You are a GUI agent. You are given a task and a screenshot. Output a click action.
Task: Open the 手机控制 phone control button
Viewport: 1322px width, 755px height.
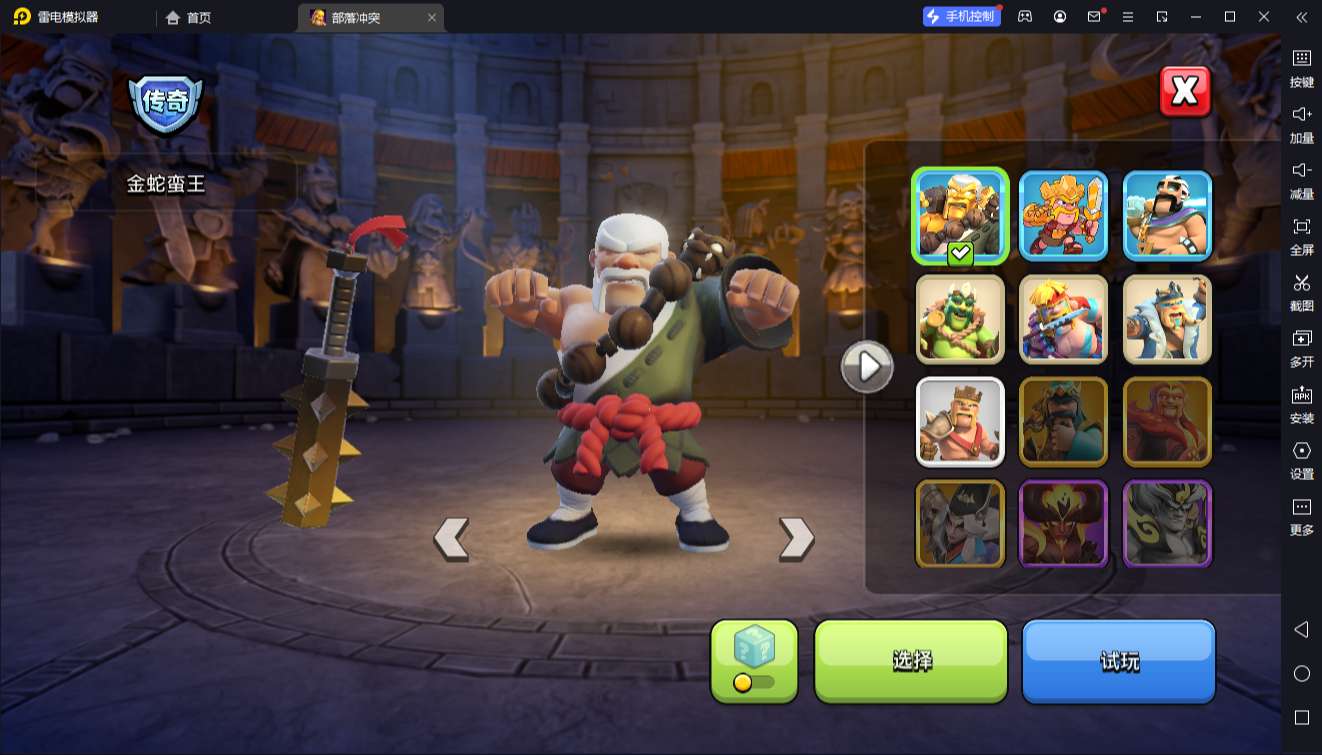point(961,17)
